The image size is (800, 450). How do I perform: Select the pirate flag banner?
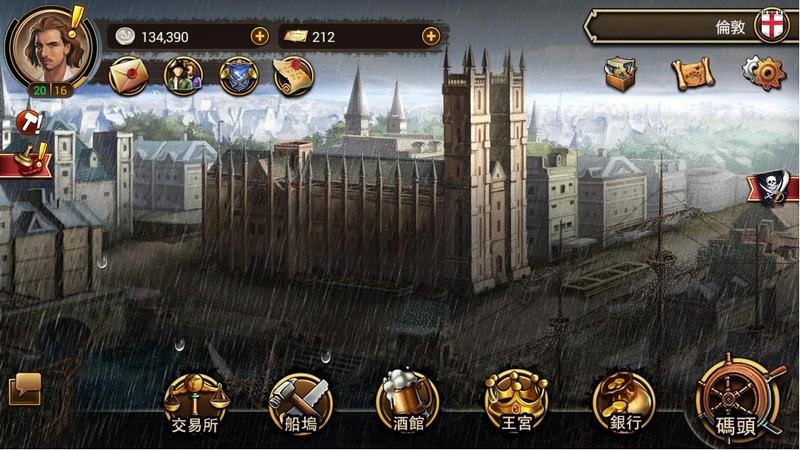tap(774, 189)
